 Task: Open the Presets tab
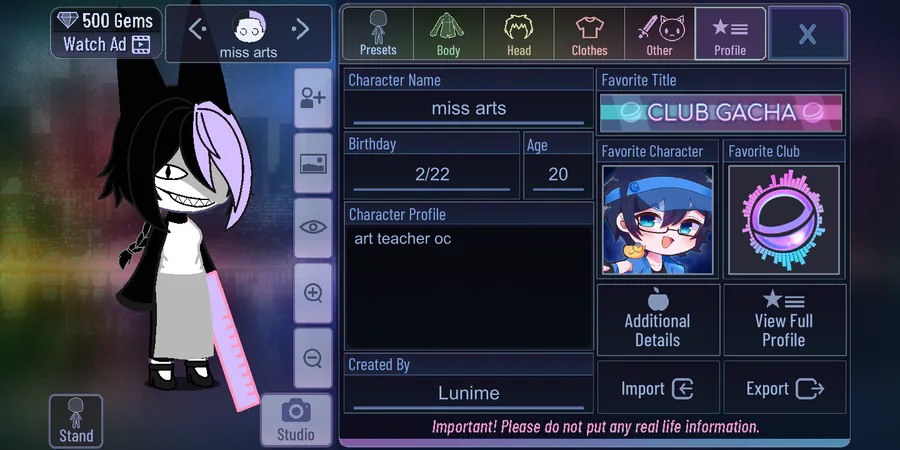pos(378,33)
